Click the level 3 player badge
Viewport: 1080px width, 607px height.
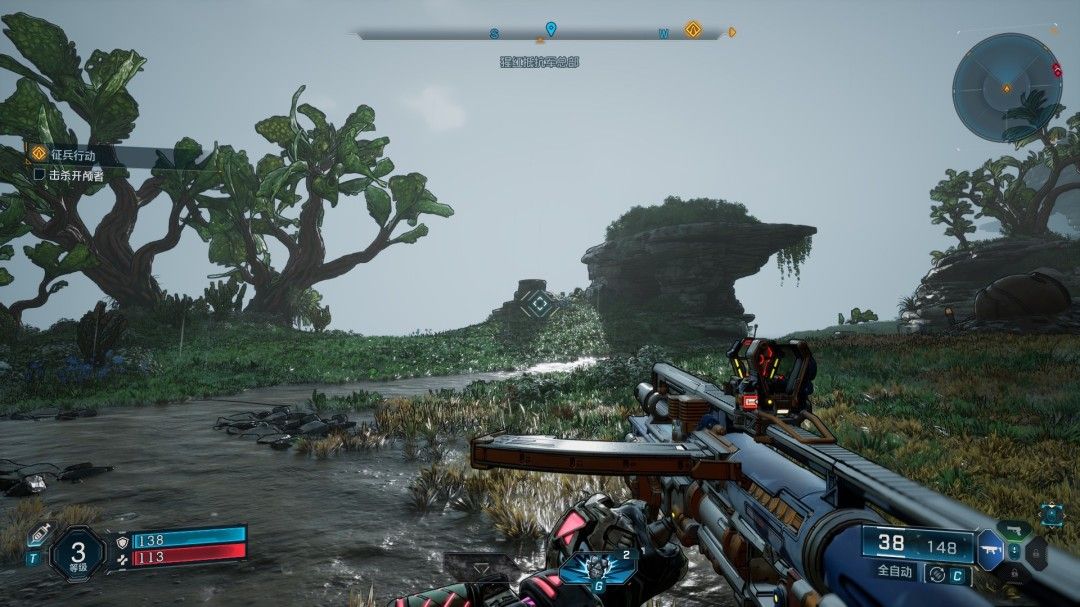[x=78, y=552]
